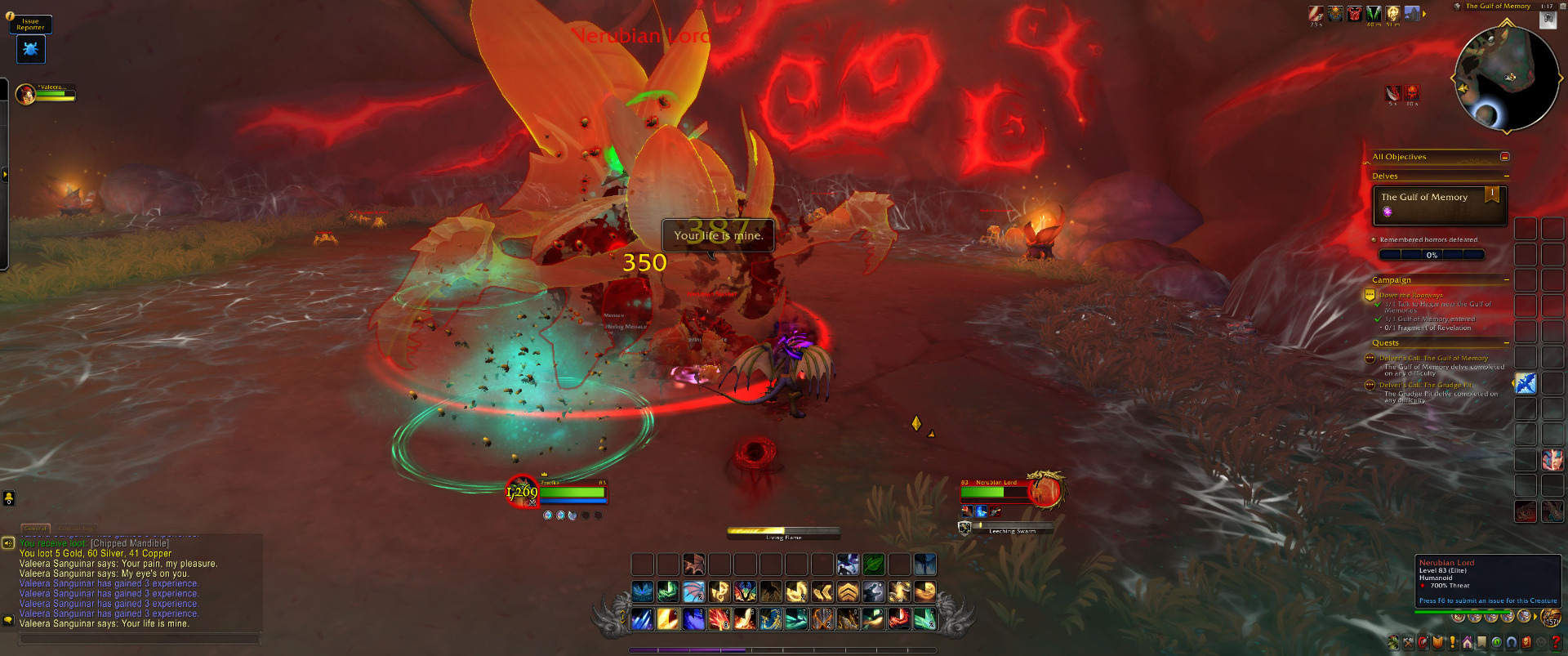Collapse the Delves objectives section
This screenshot has height=656, width=1568.
1506,176
